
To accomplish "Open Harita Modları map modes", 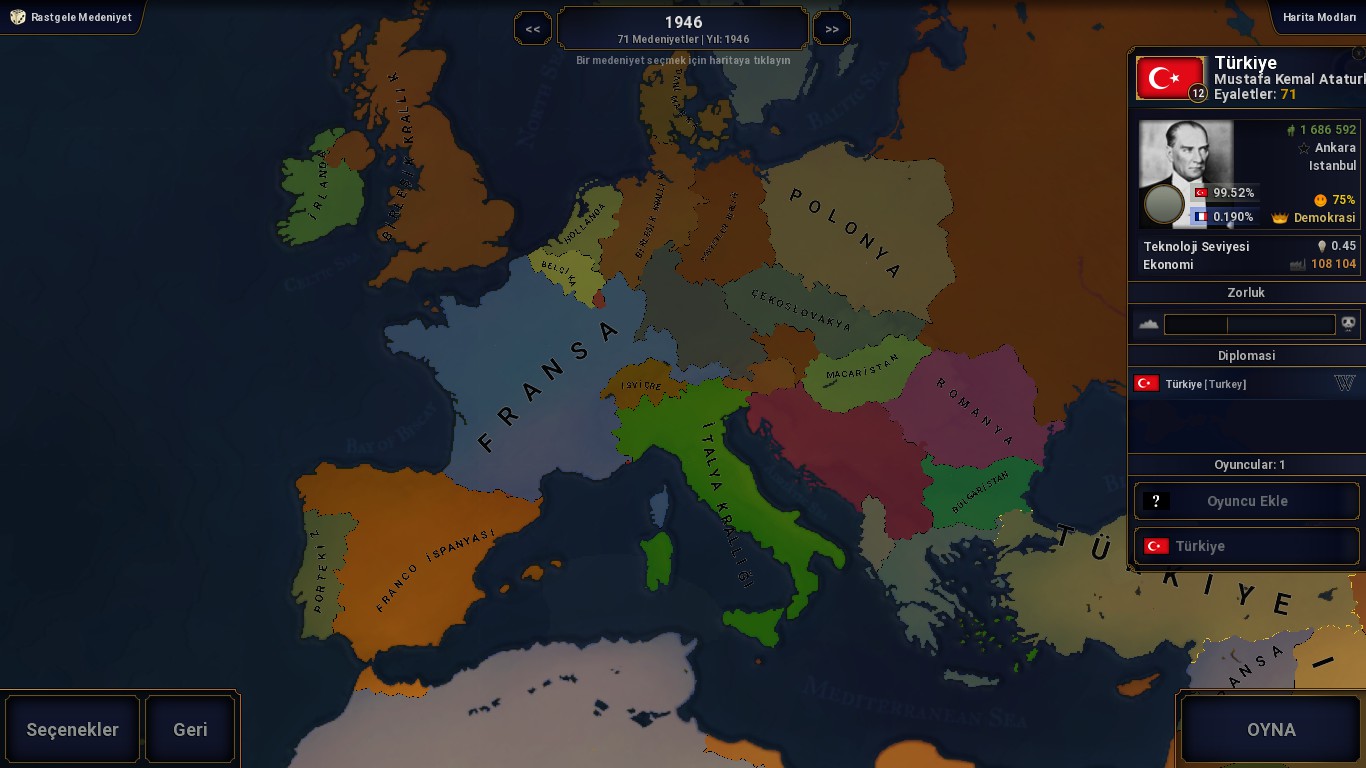I will [1319, 17].
